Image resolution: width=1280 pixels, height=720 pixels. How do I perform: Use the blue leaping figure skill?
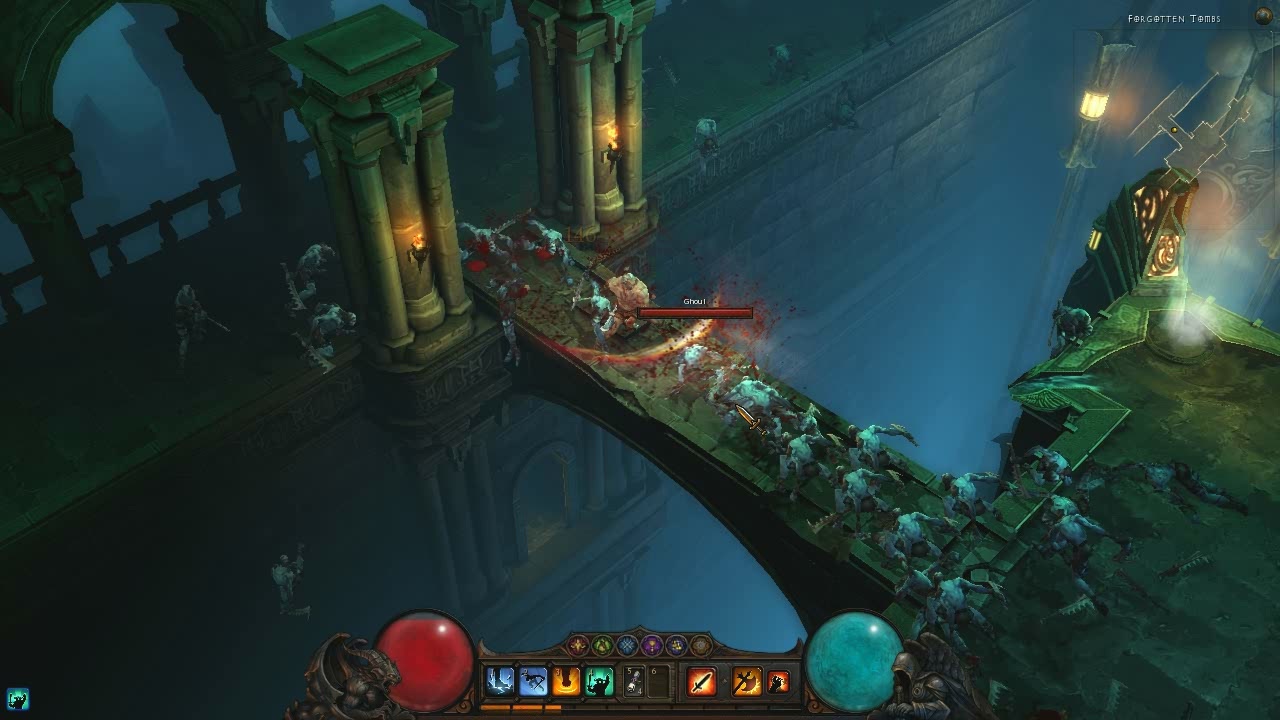(533, 682)
